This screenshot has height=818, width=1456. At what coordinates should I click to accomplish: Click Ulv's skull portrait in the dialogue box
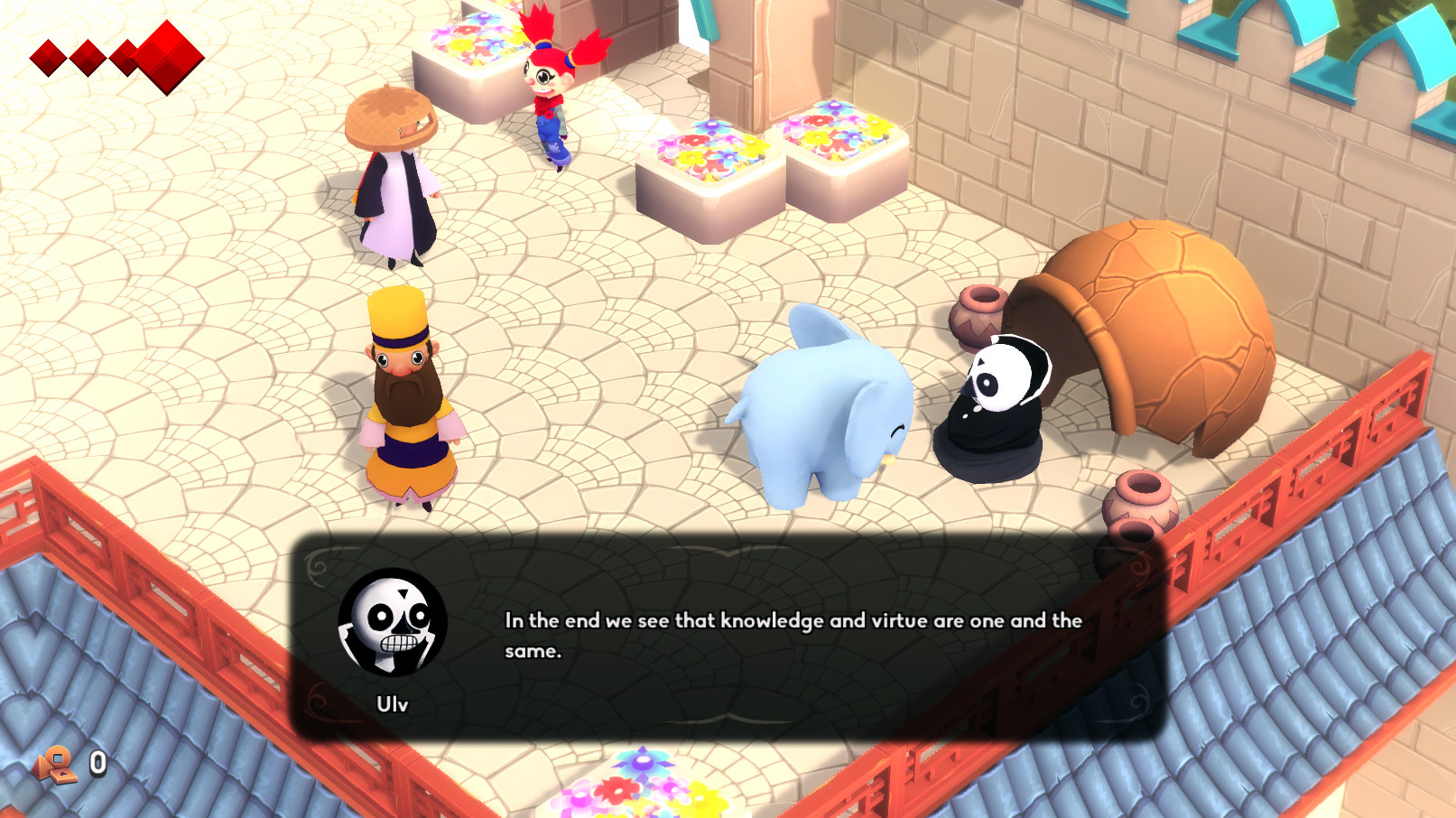pos(395,625)
